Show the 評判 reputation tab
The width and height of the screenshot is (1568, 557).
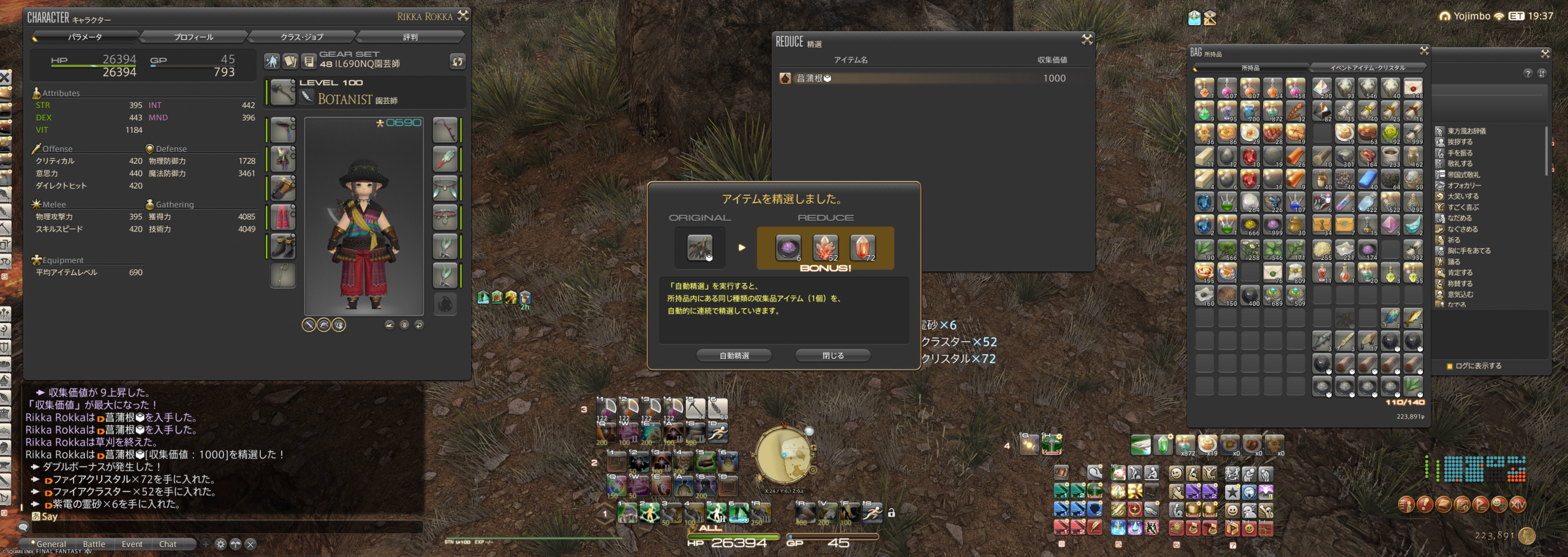[410, 37]
